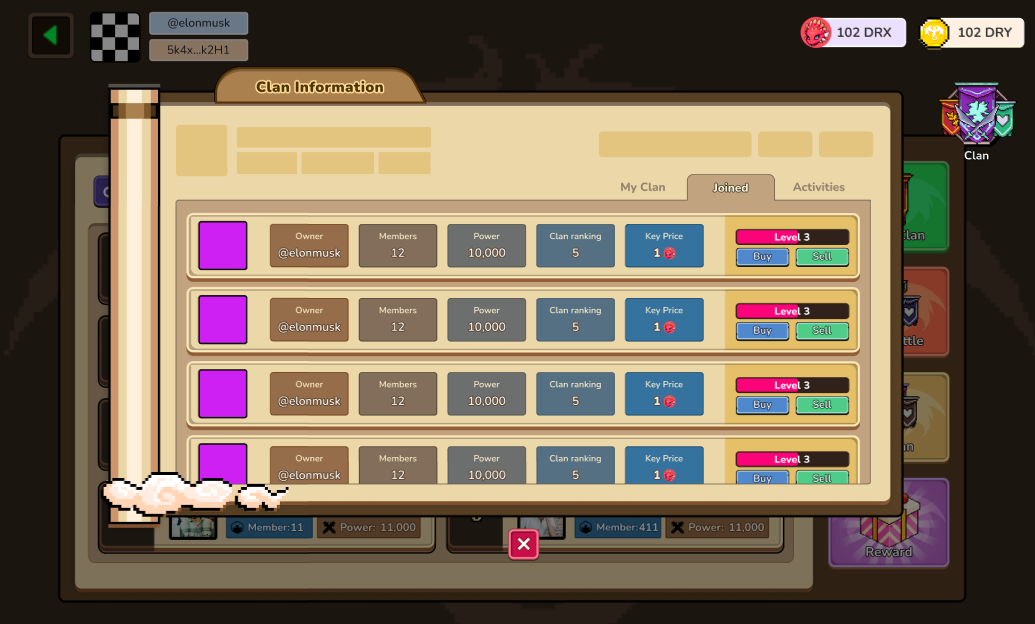The image size is (1035, 624).
Task: Click the 5k4x...k2H1 wallet address
Action: pos(198,50)
